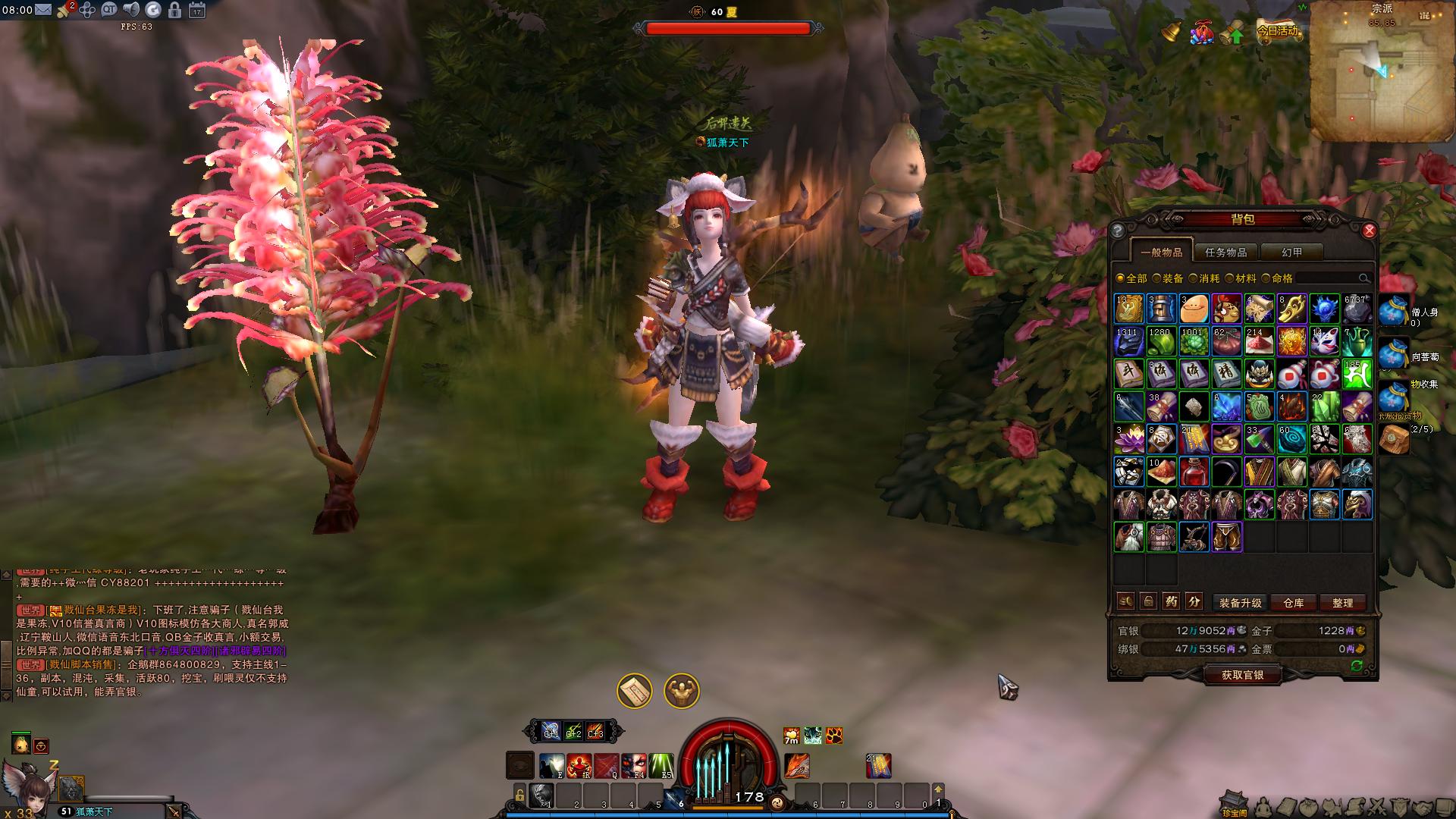The image size is (1456, 819).
Task: Select the 材料 filter option
Action: pyautogui.click(x=1241, y=278)
